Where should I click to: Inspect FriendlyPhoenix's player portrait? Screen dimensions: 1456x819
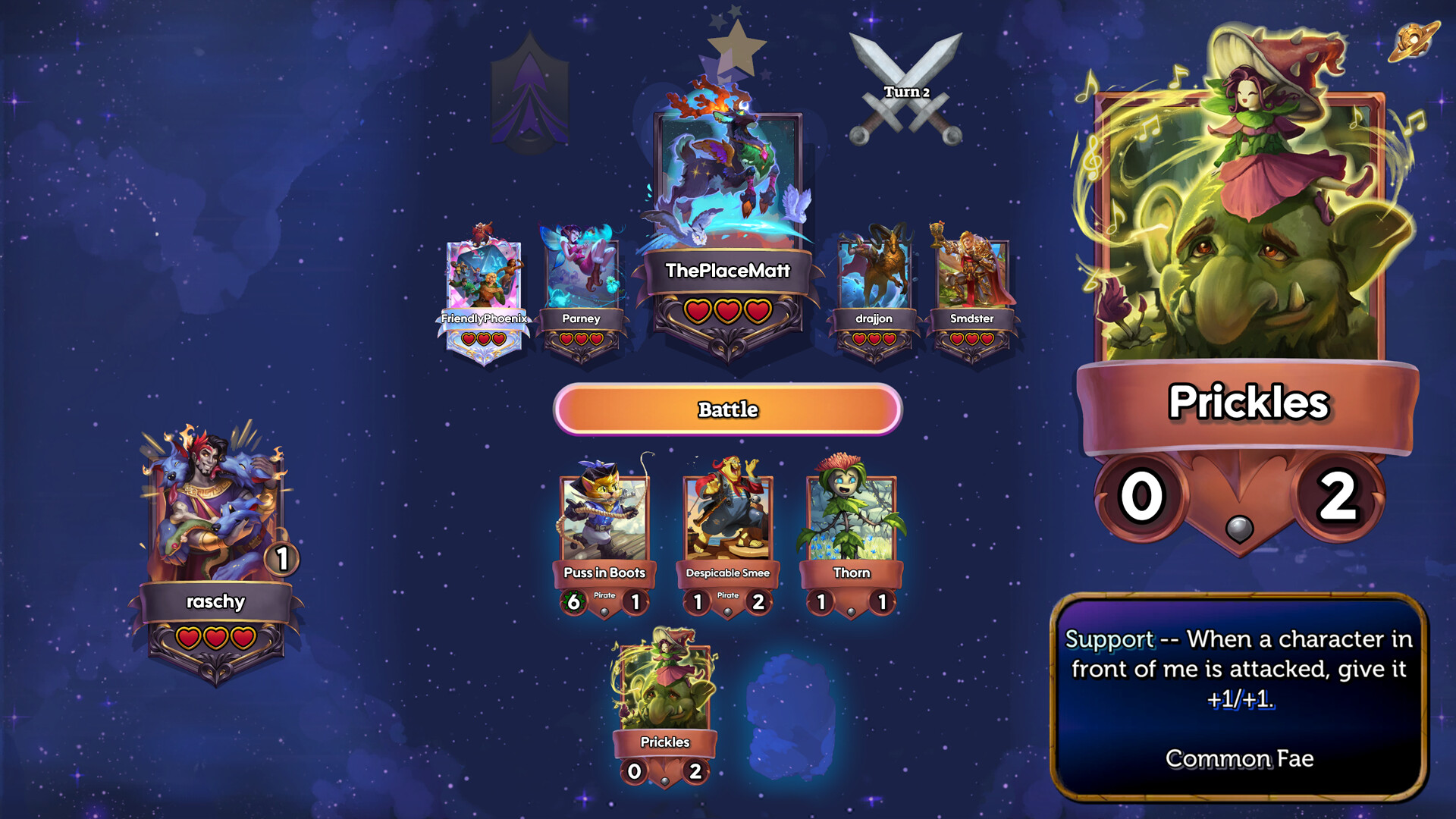point(484,275)
